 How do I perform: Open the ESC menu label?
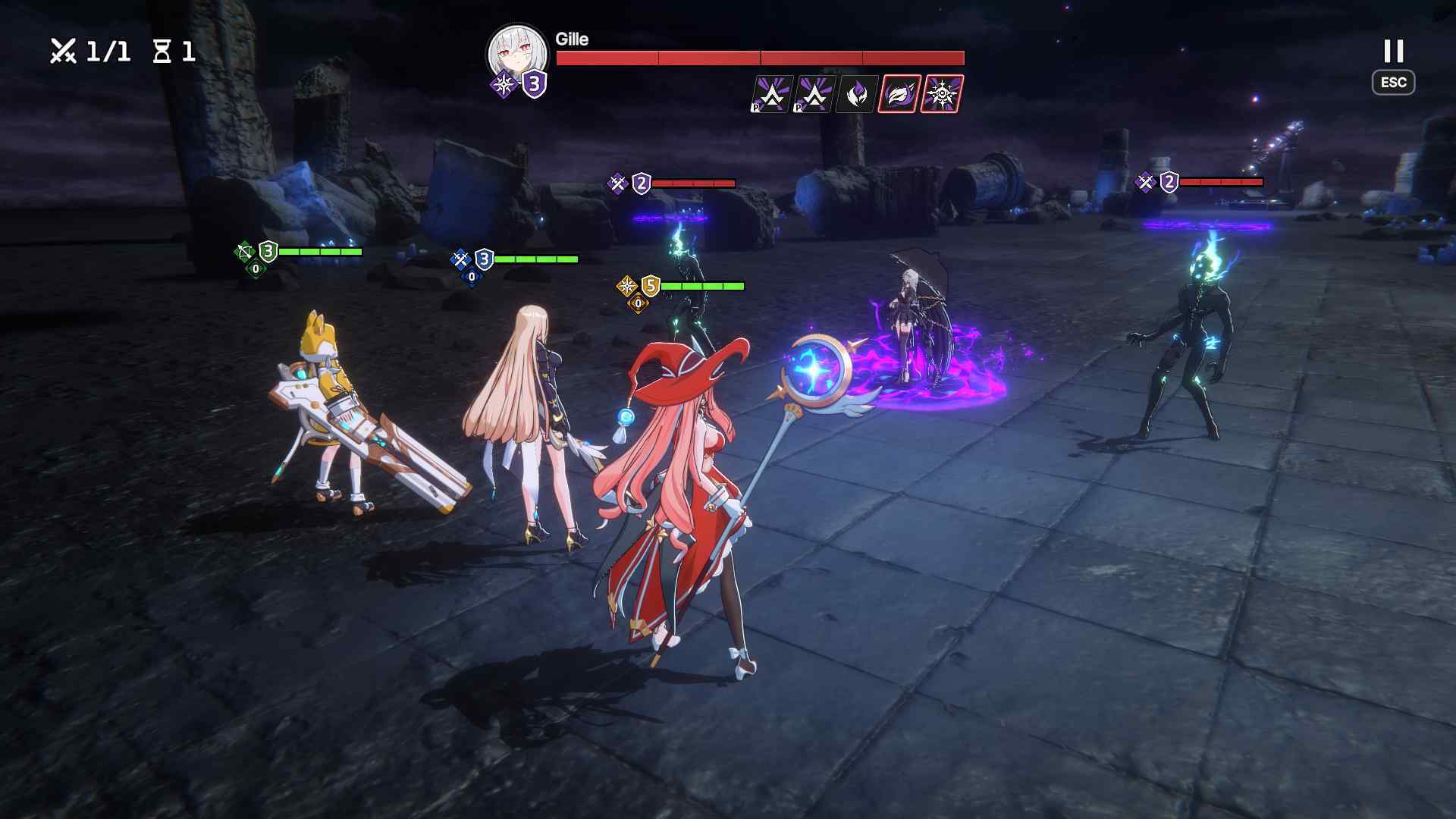click(1395, 83)
